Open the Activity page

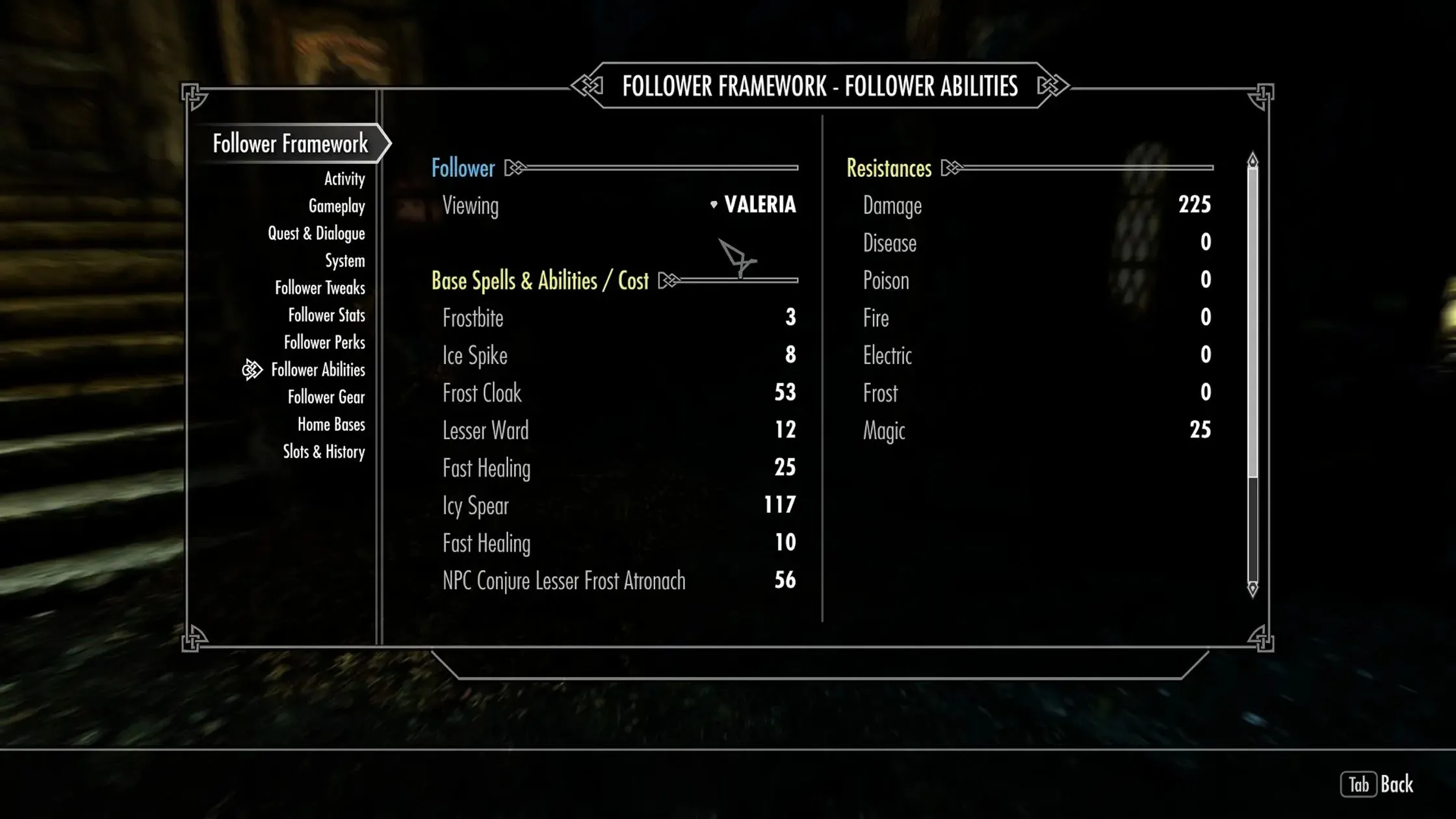pyautogui.click(x=343, y=179)
